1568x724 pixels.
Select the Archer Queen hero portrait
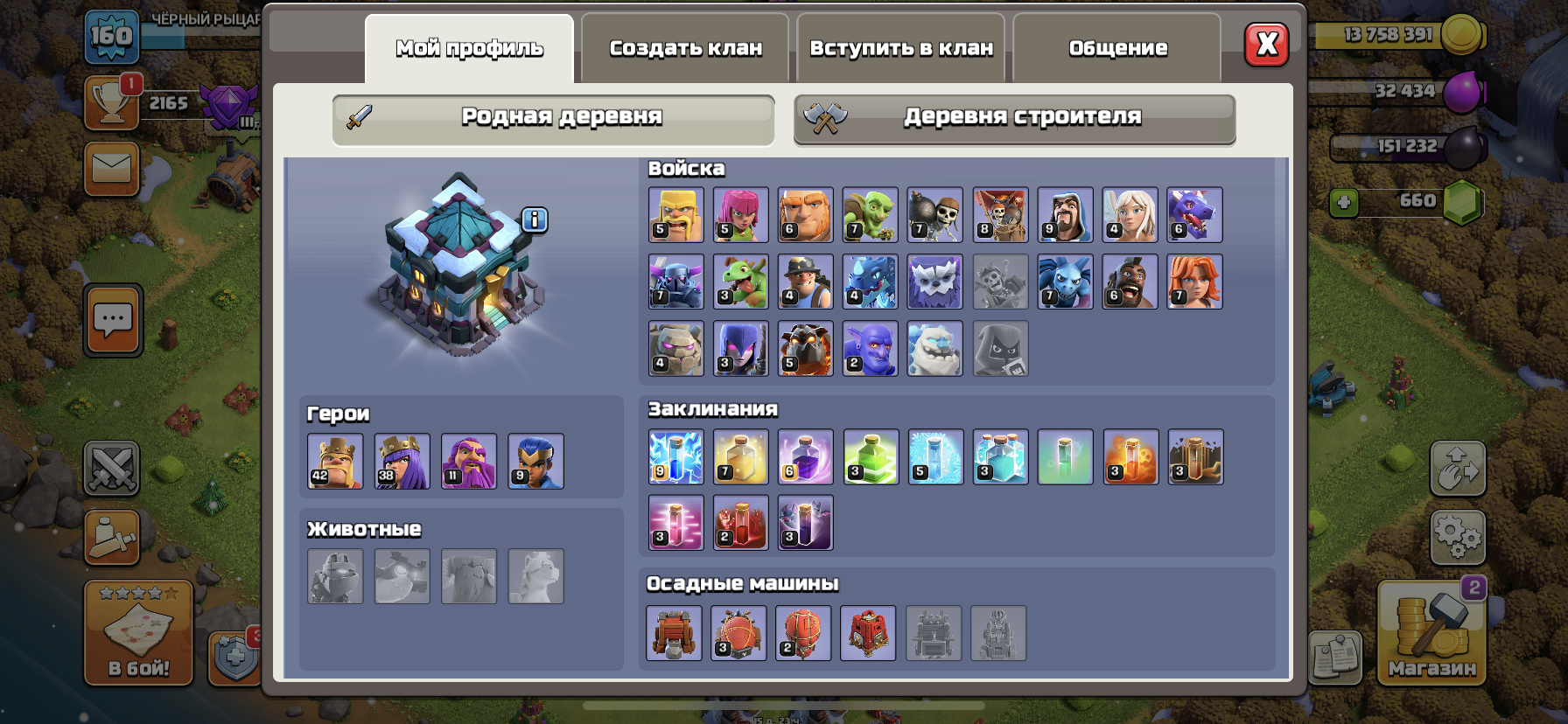(x=402, y=461)
